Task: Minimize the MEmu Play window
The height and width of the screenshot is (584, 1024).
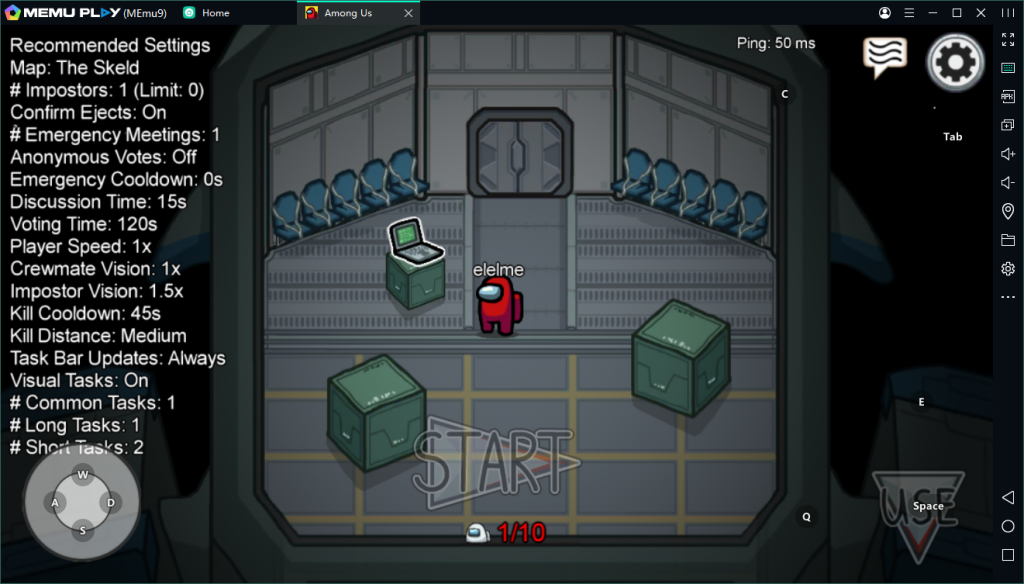Action: [933, 13]
